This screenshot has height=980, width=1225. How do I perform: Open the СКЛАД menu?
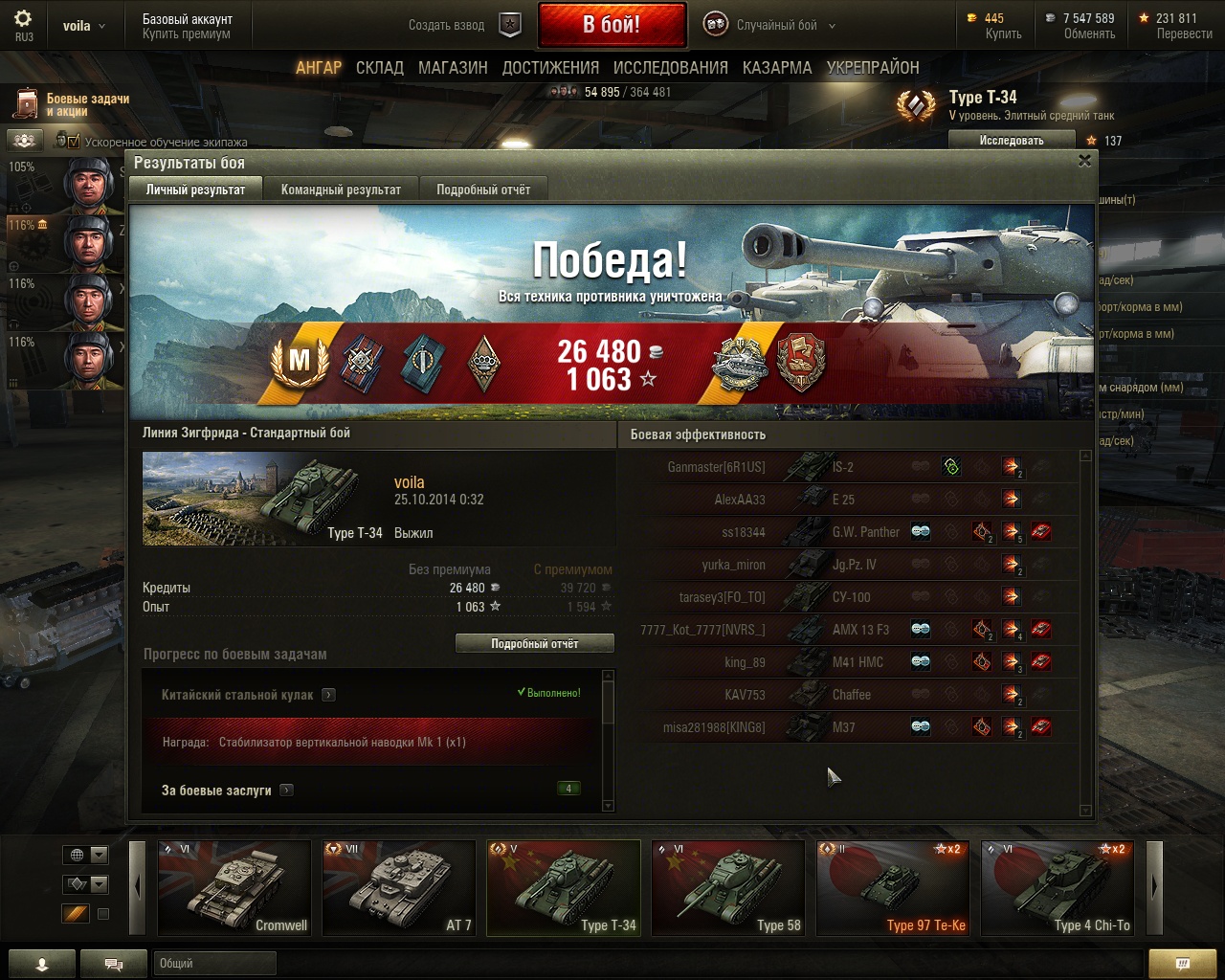[x=379, y=68]
